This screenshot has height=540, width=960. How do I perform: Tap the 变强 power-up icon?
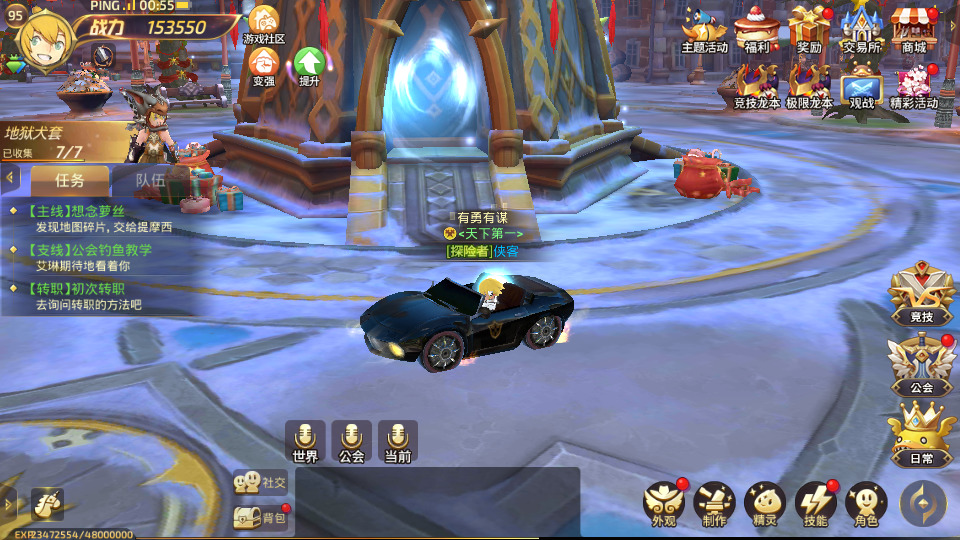click(263, 65)
